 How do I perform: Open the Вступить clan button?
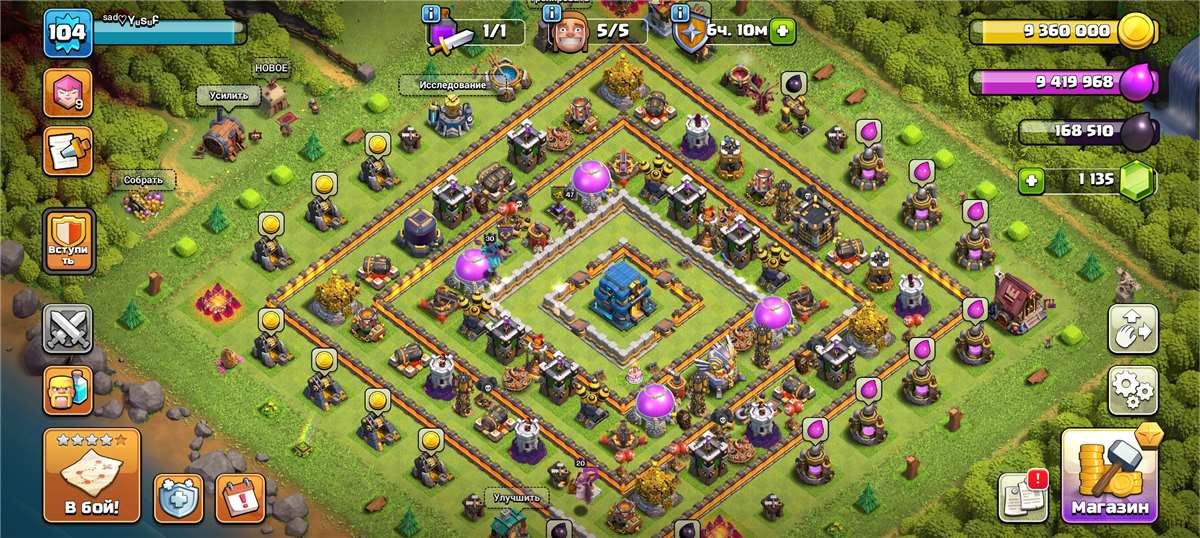68,241
